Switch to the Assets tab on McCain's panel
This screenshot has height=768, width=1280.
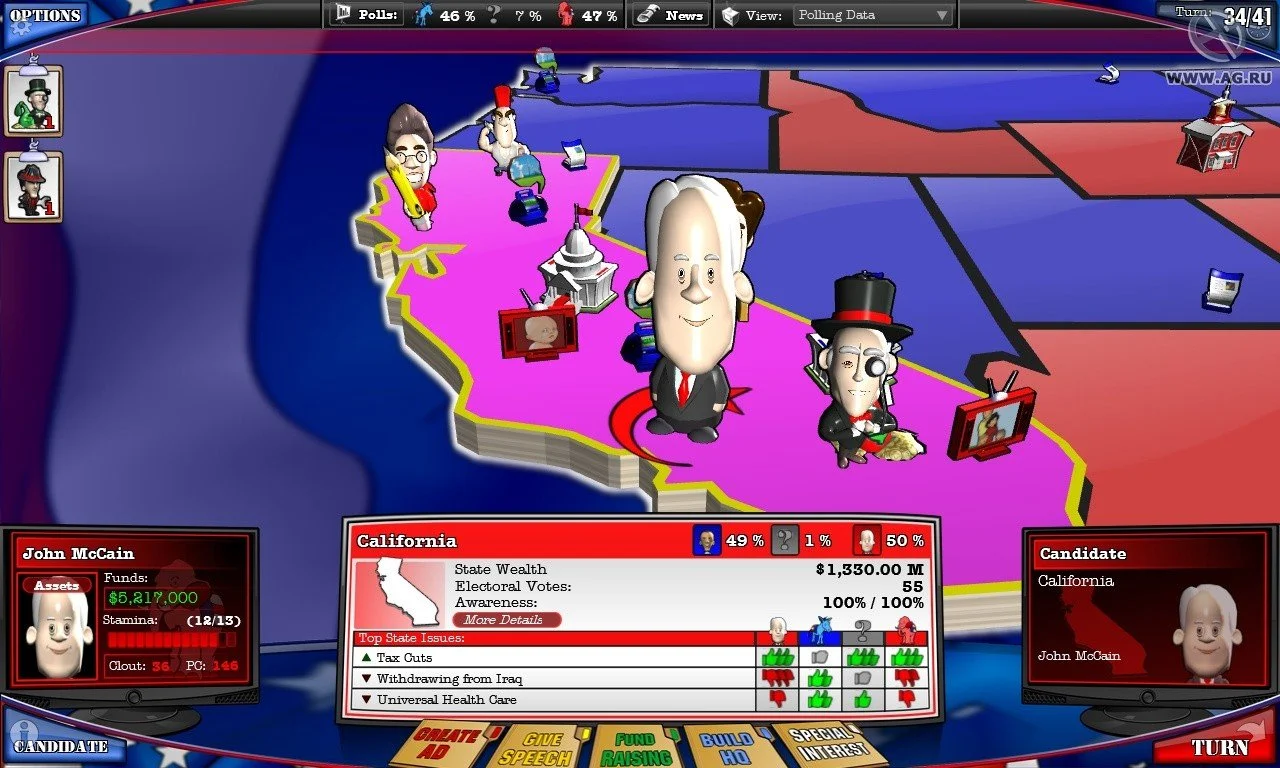[x=56, y=585]
